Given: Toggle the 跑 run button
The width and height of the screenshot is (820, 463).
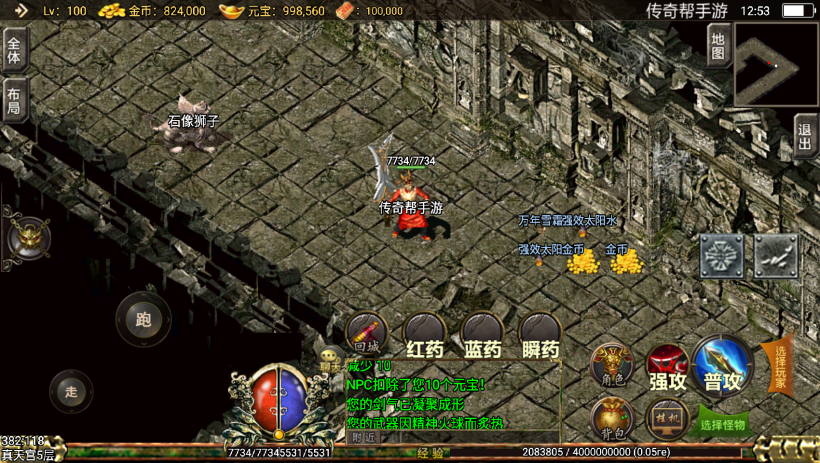Looking at the screenshot, I should tap(143, 320).
